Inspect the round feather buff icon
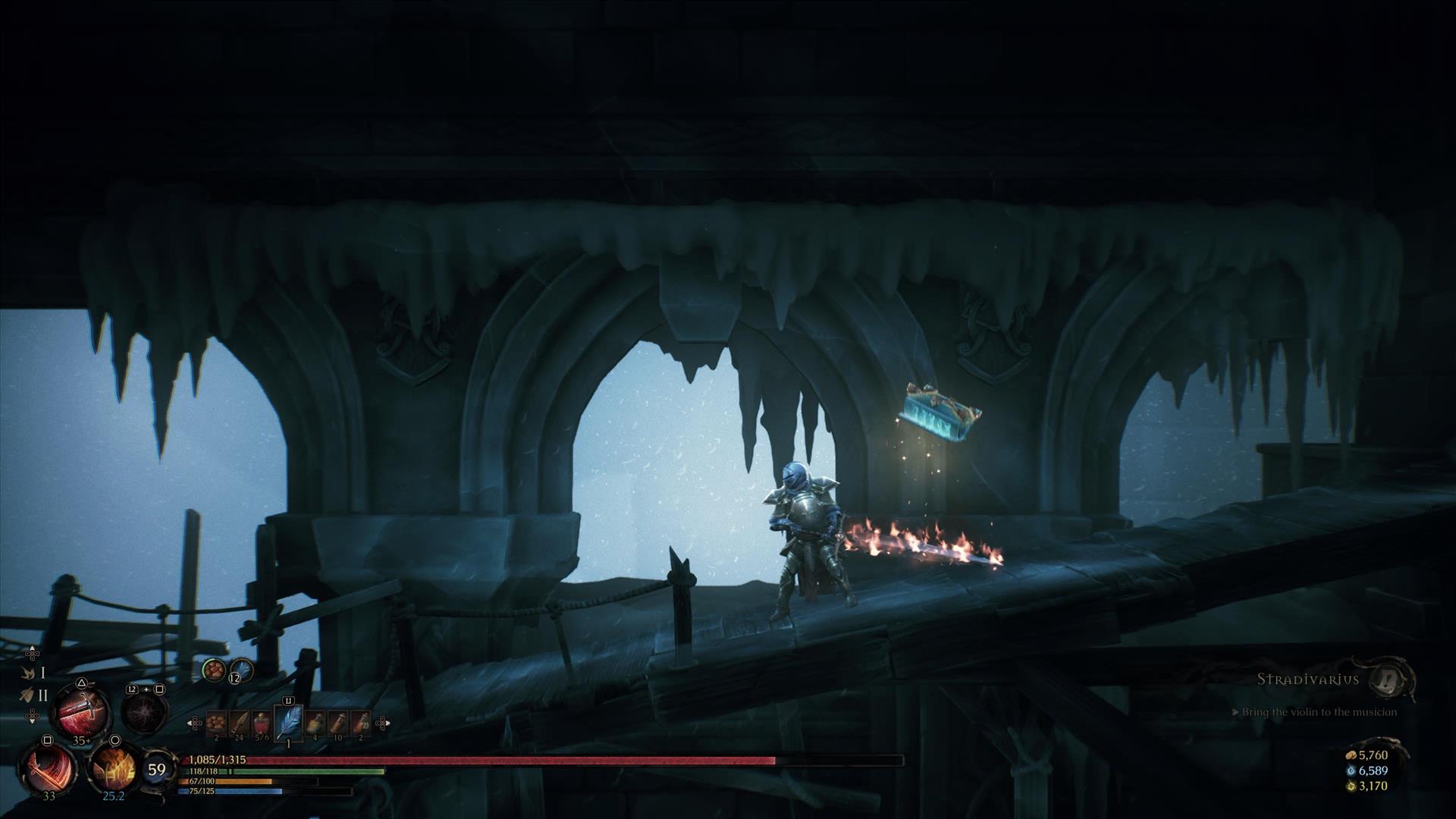Image resolution: width=1456 pixels, height=819 pixels. click(240, 670)
